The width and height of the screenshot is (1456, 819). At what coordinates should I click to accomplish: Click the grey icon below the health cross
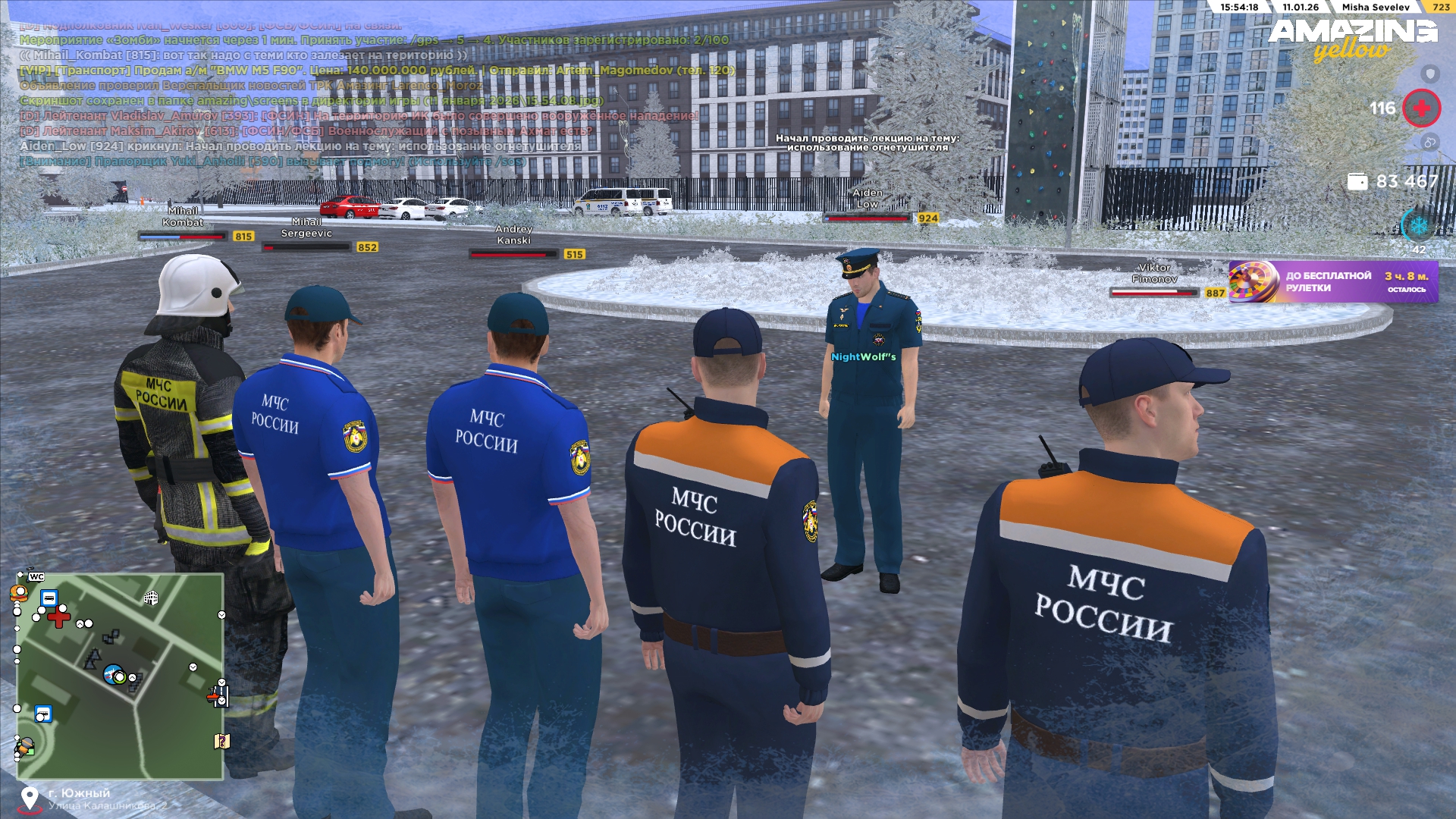click(x=1429, y=142)
